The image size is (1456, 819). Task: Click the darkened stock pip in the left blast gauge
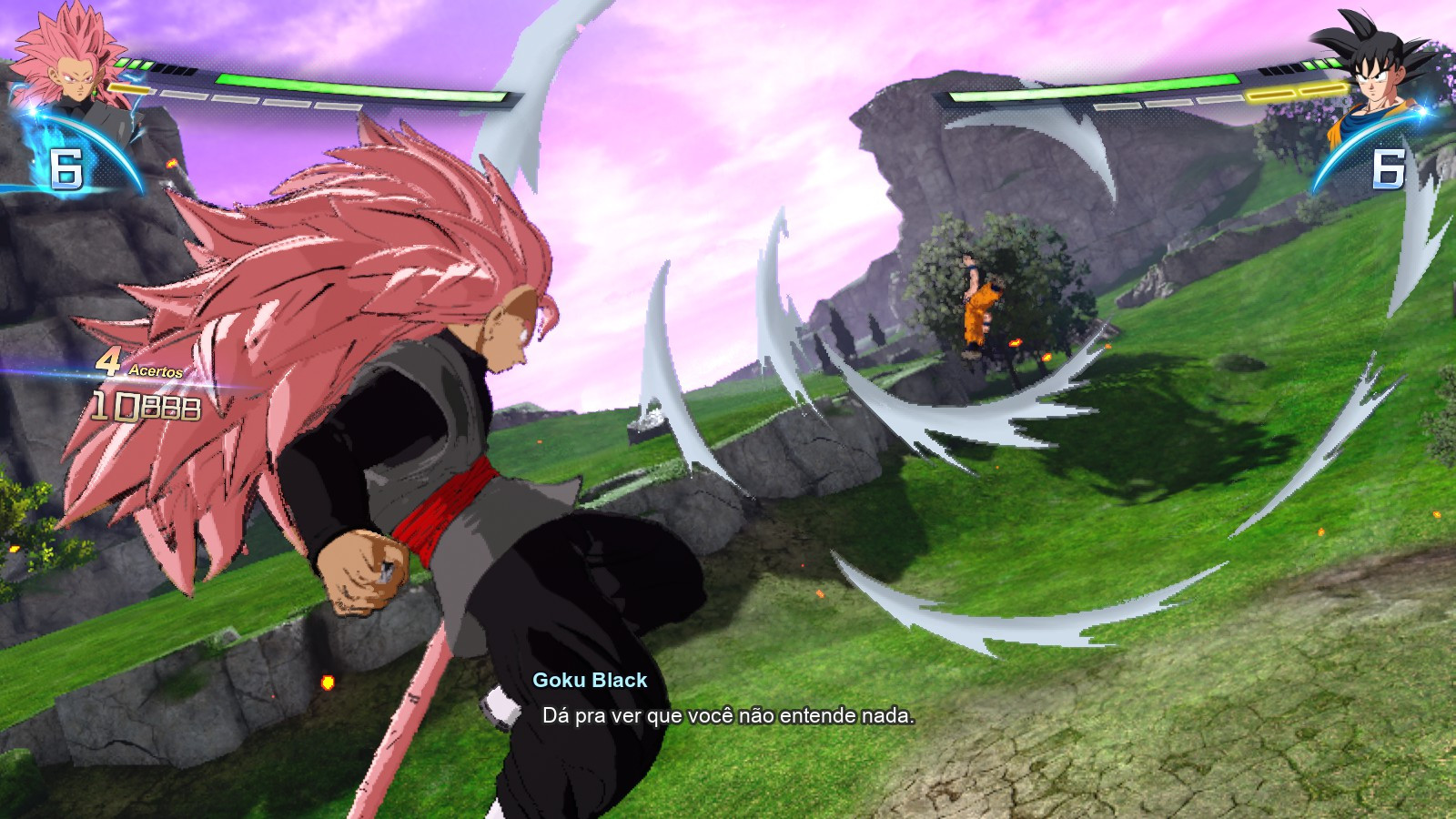[175, 70]
